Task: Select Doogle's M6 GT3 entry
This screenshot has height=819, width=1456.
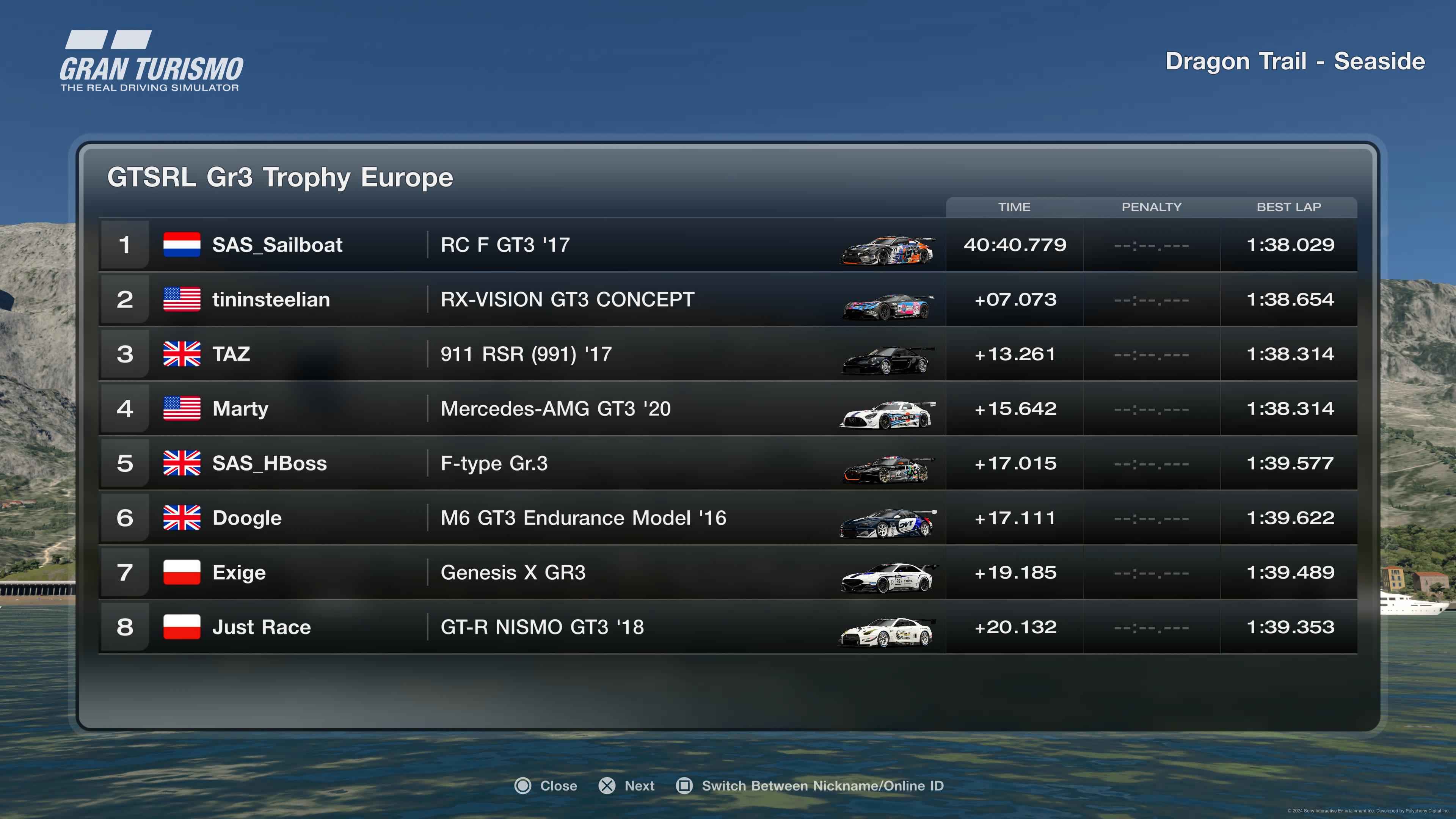Action: (x=728, y=518)
